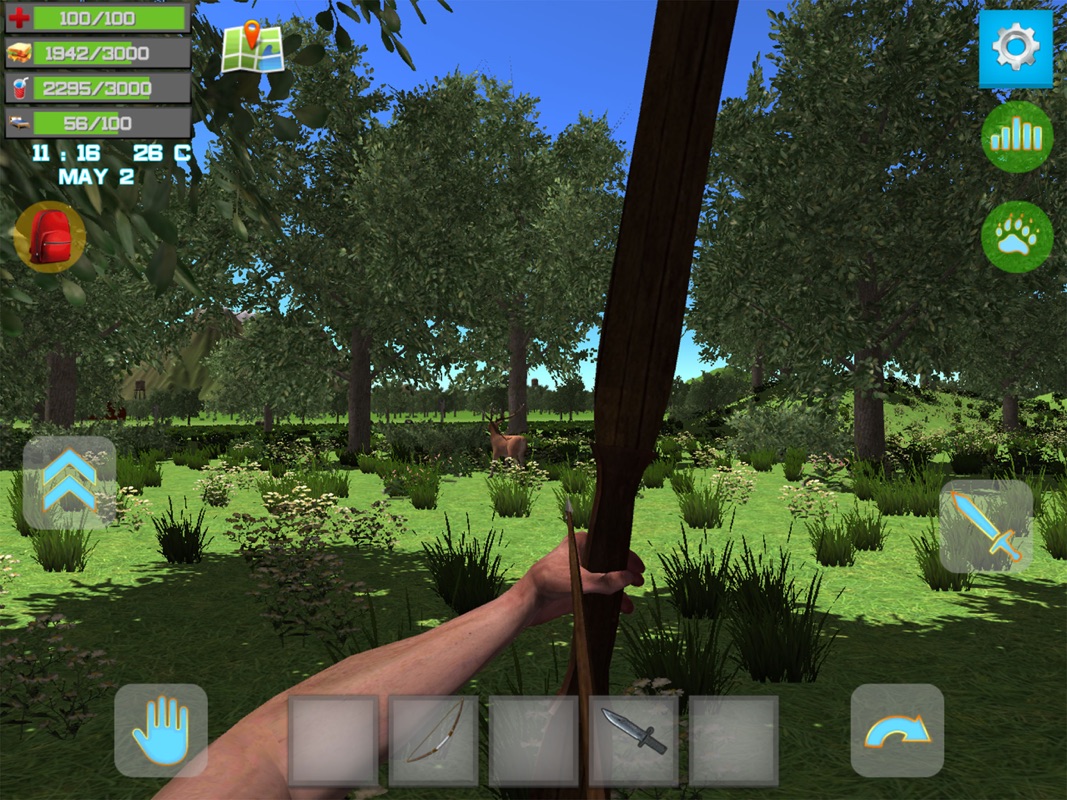This screenshot has height=800, width=1067.
Task: Select the bow hotbar slot
Action: 434,741
